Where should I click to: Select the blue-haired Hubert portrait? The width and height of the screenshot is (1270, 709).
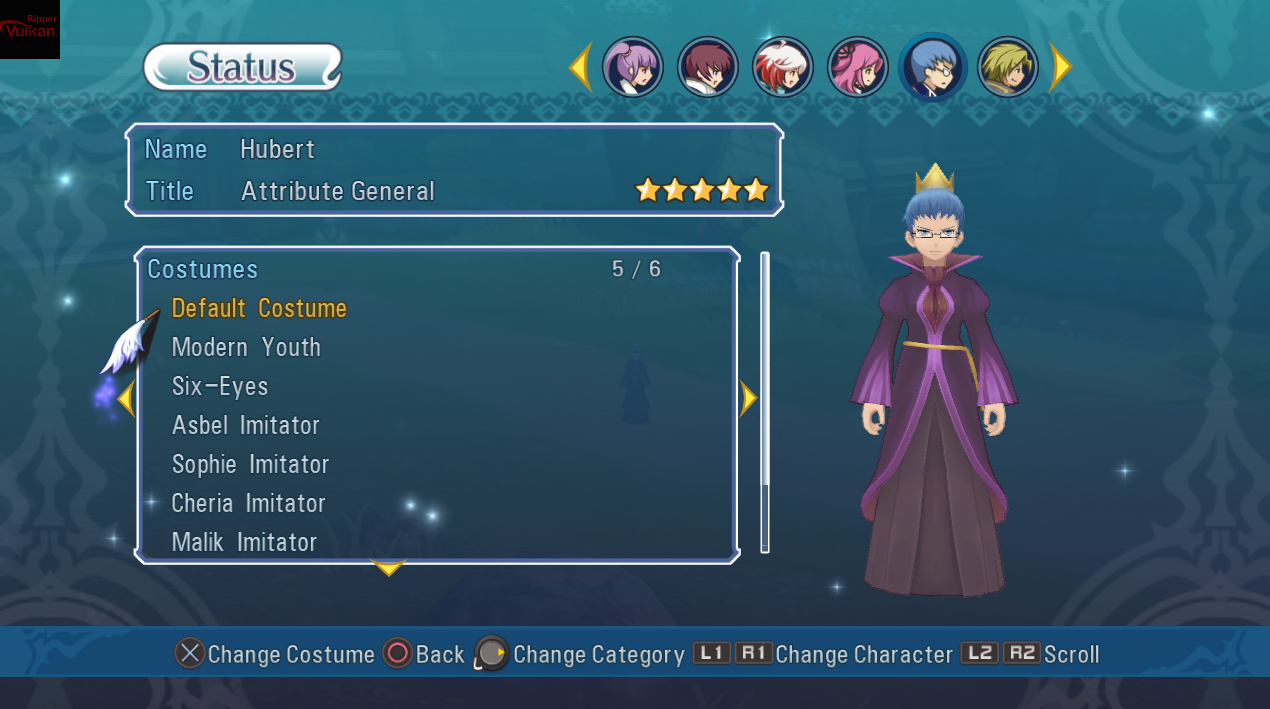933,68
